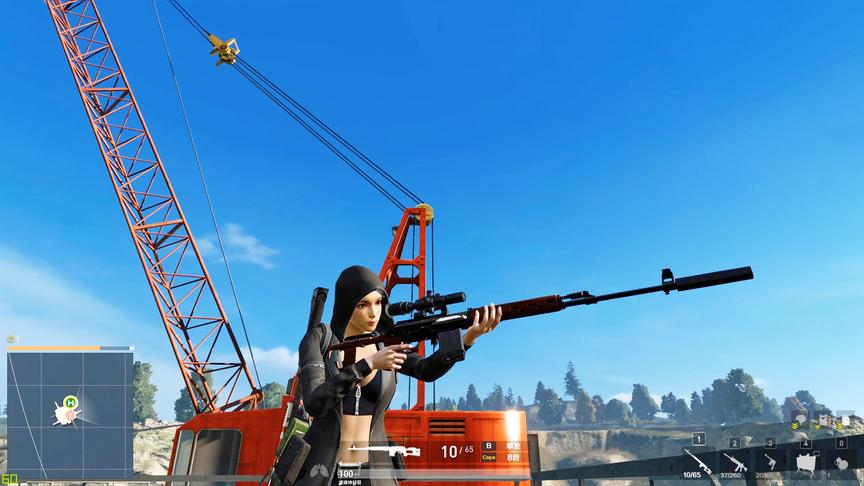The height and width of the screenshot is (486, 864).
Task: Open the minimap
Action: [x=70, y=414]
